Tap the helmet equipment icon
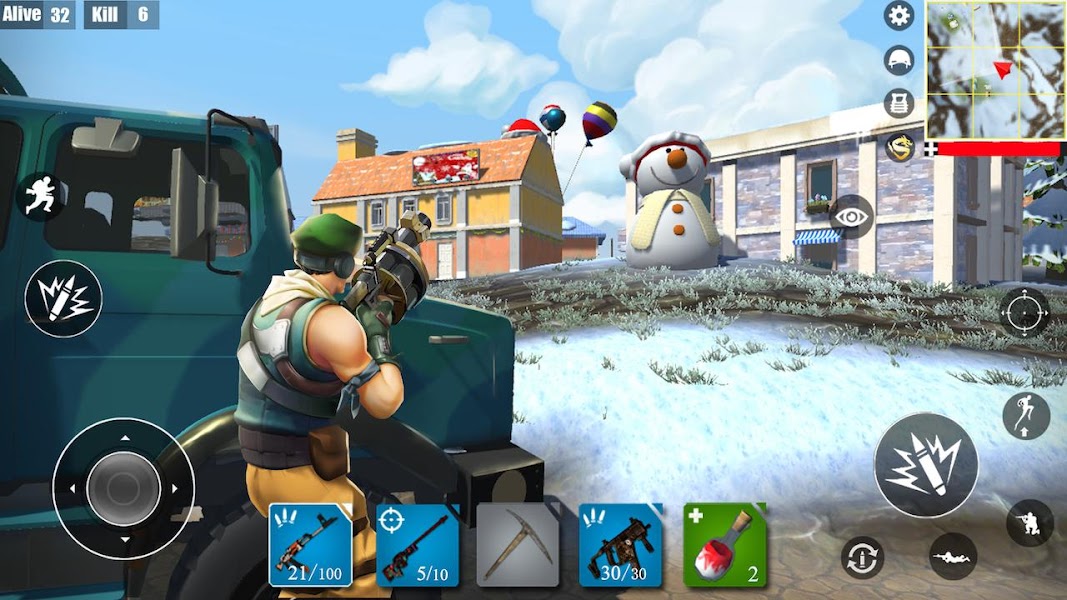Image resolution: width=1067 pixels, height=600 pixels. (x=899, y=60)
